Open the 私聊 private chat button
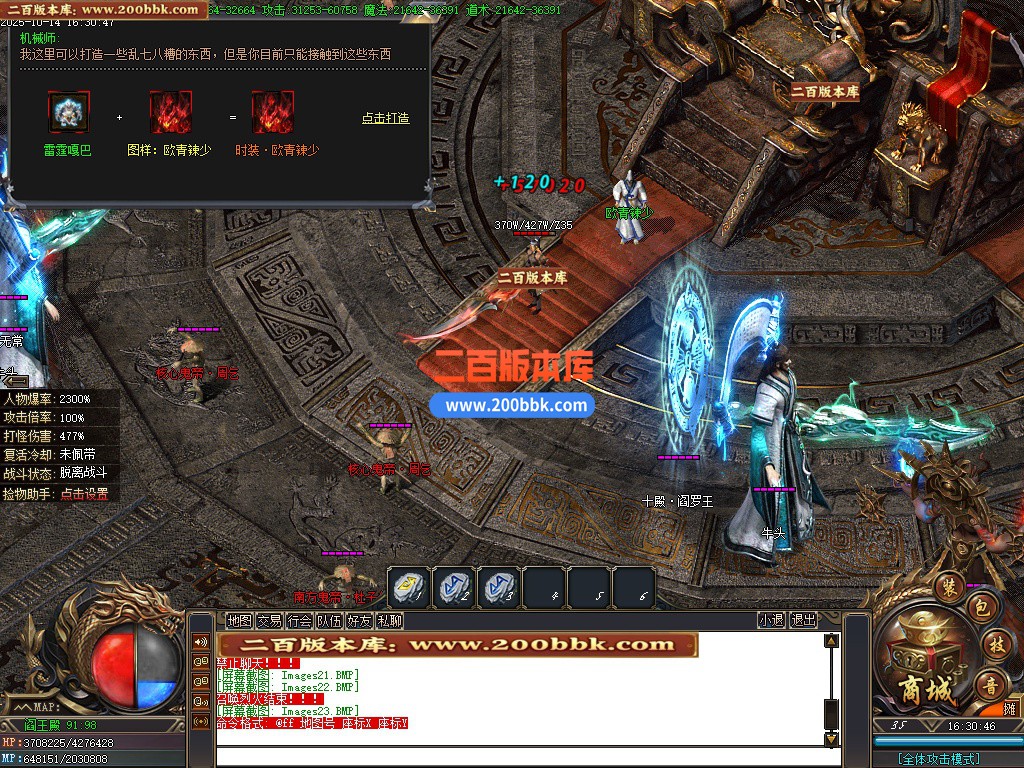The height and width of the screenshot is (768, 1024). (389, 620)
